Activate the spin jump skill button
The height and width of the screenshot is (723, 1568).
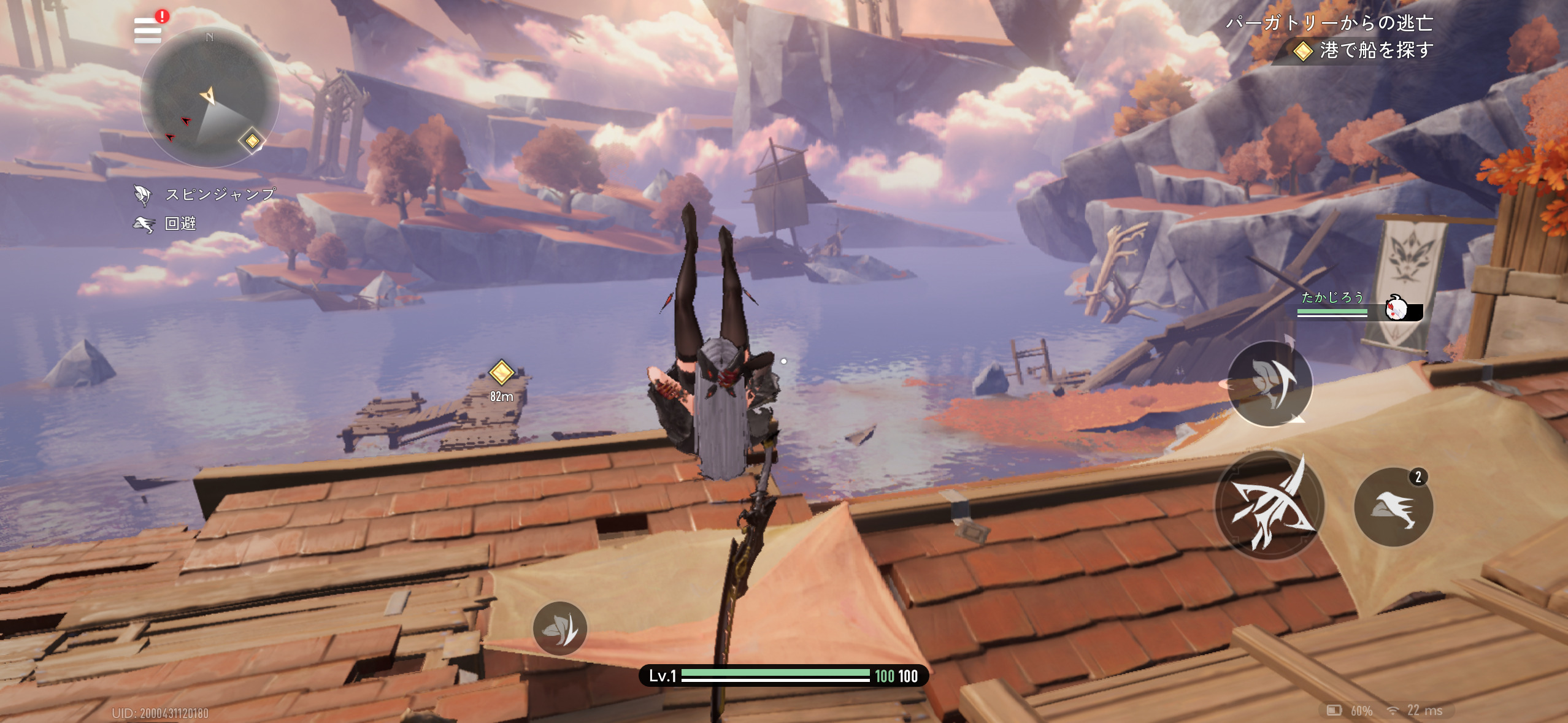coord(1270,383)
